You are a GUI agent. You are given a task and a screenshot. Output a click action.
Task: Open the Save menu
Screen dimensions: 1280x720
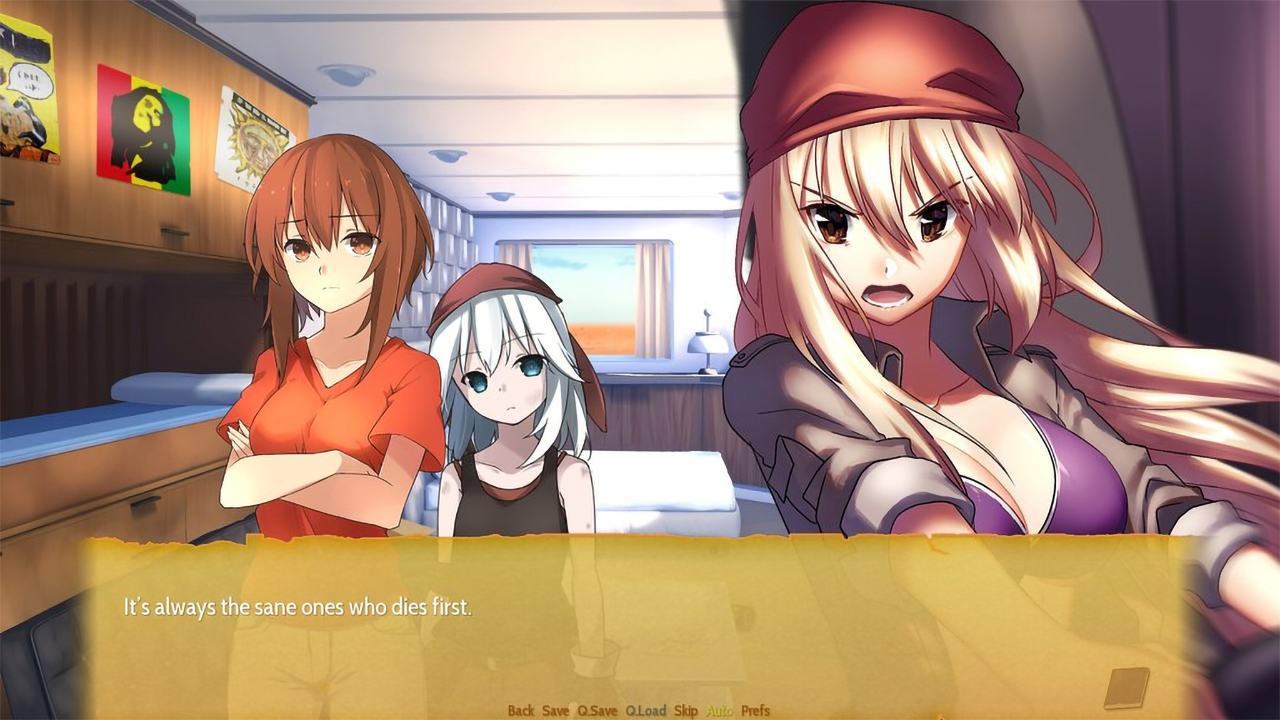555,710
